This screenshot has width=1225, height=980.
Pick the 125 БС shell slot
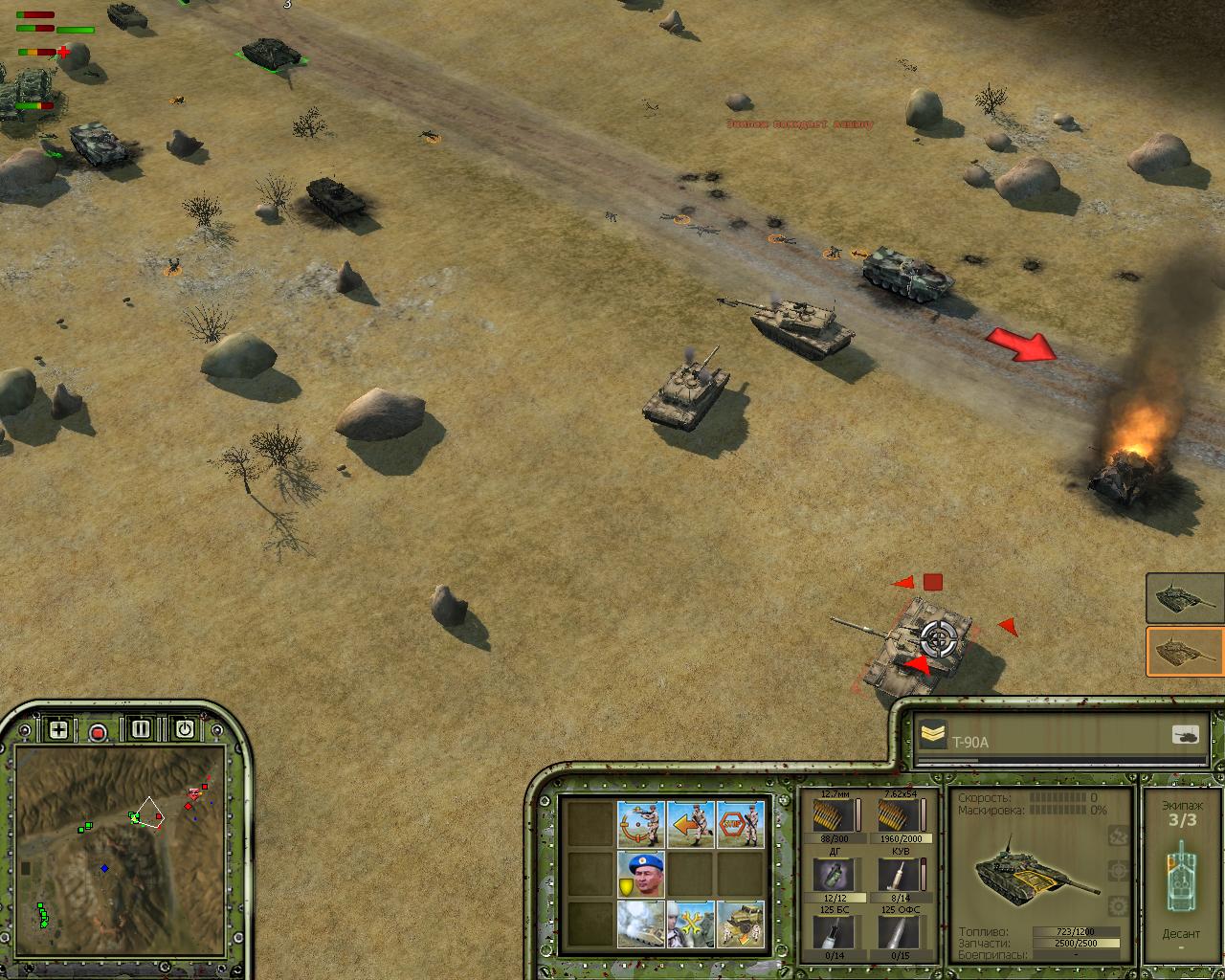pos(835,932)
